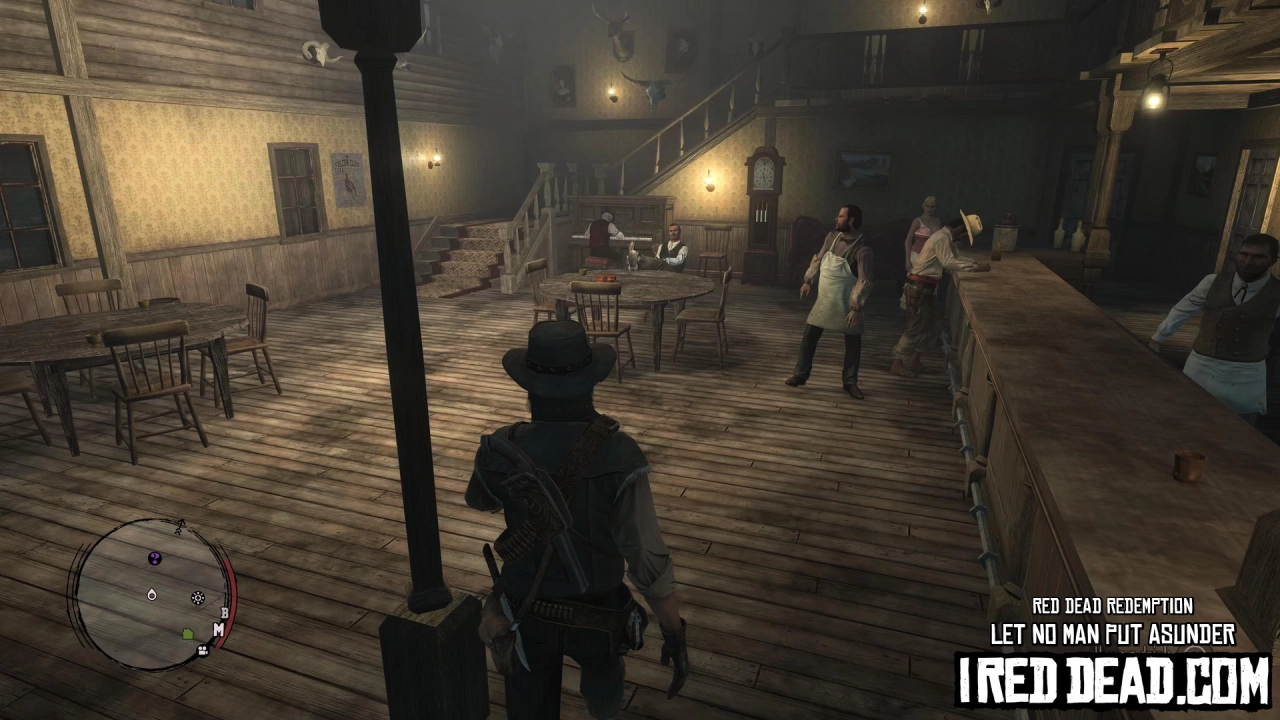The height and width of the screenshot is (720, 1280).
Task: Click the green safehouse icon on the minimap
Action: pos(188,634)
